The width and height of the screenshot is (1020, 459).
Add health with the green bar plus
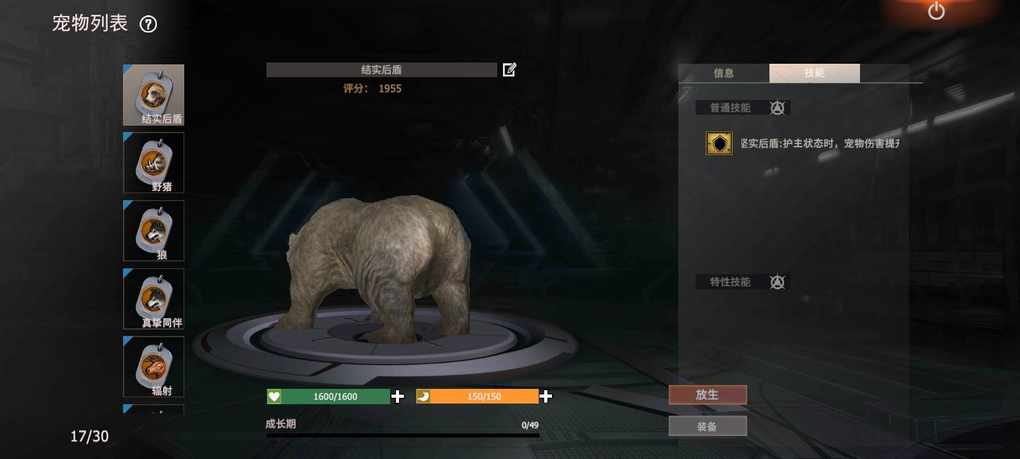(398, 396)
